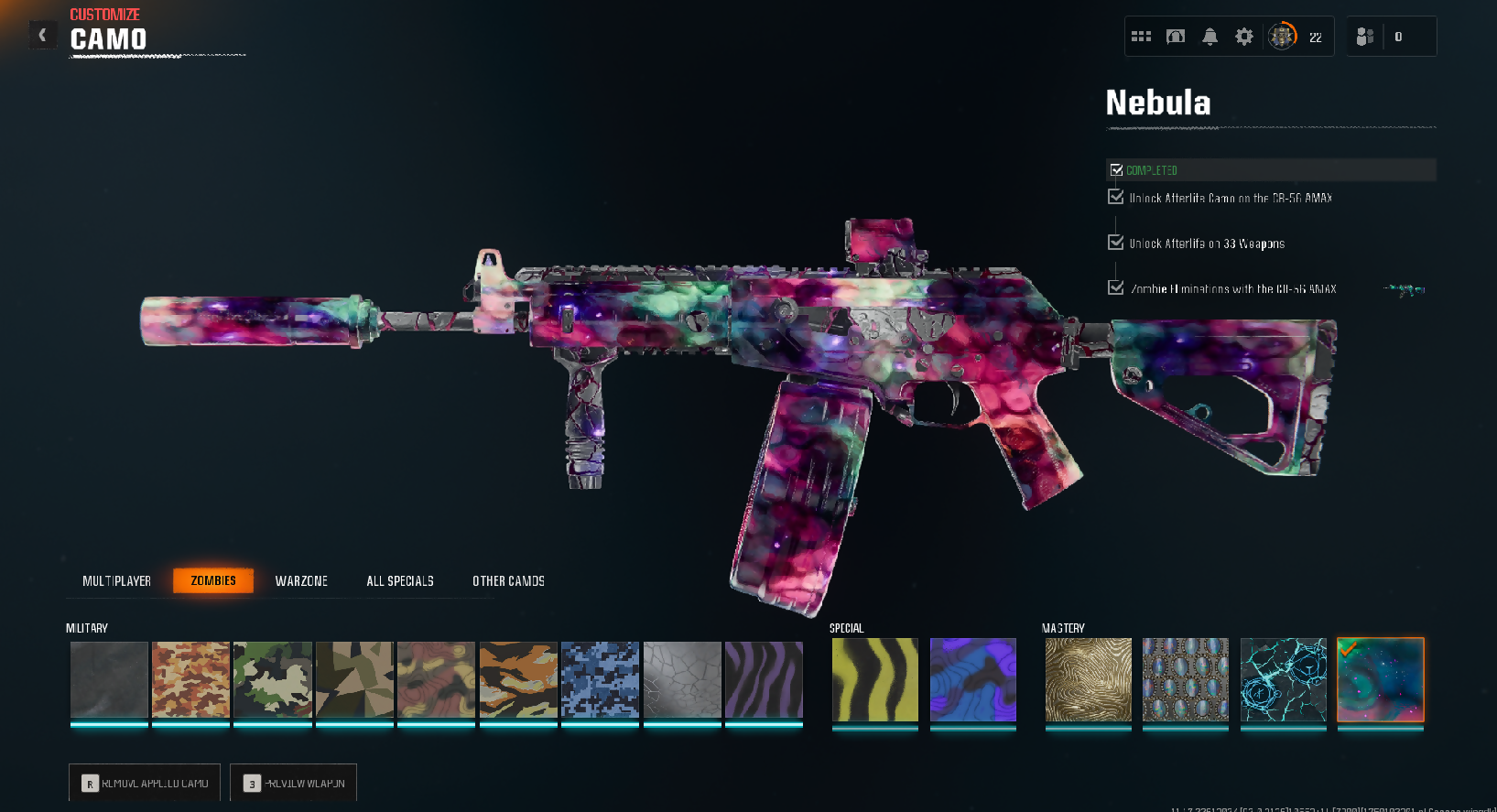Select the equipped Nebula camo tile
1497x812 pixels.
point(1381,679)
